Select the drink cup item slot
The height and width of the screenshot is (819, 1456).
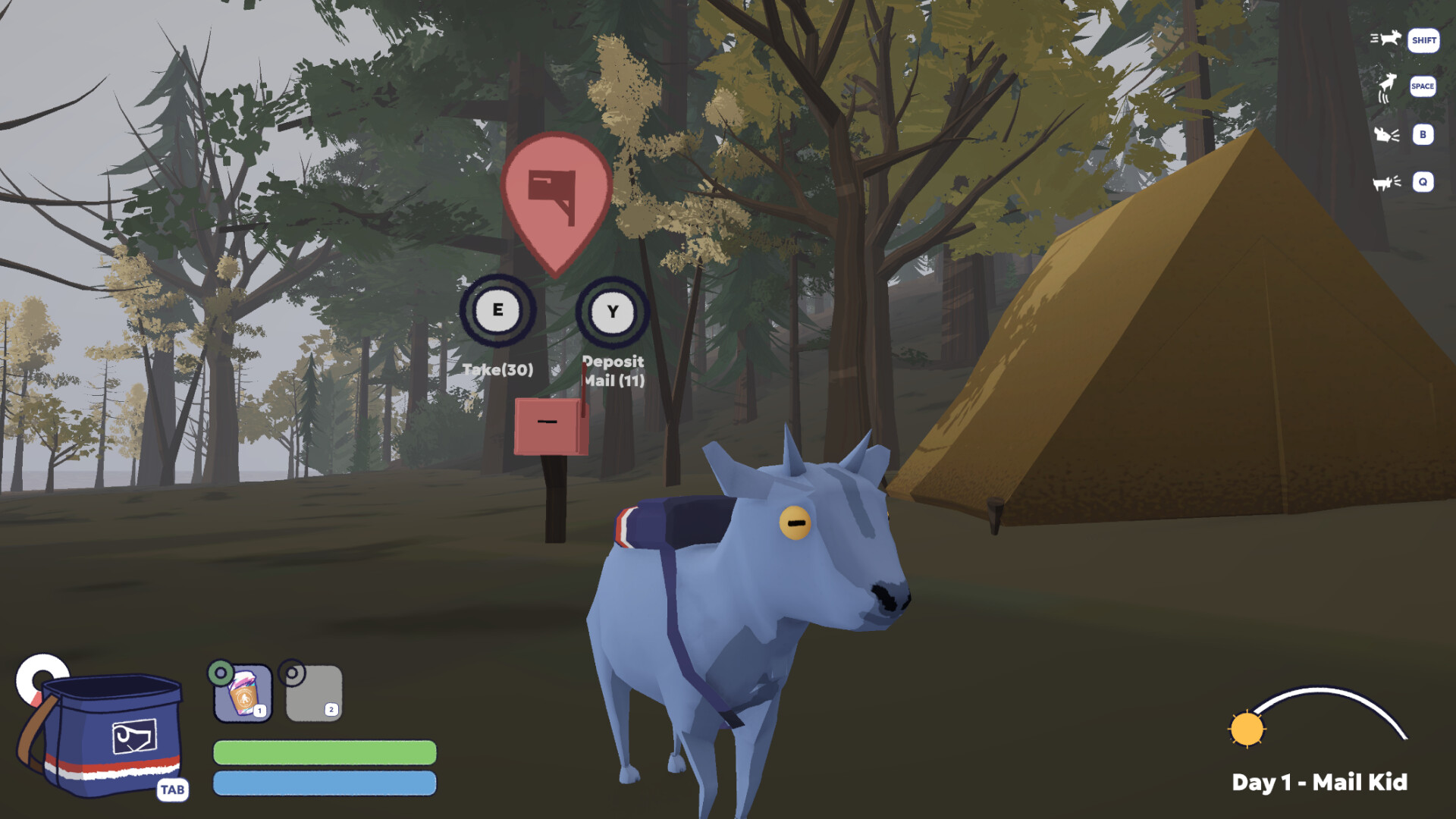click(243, 693)
